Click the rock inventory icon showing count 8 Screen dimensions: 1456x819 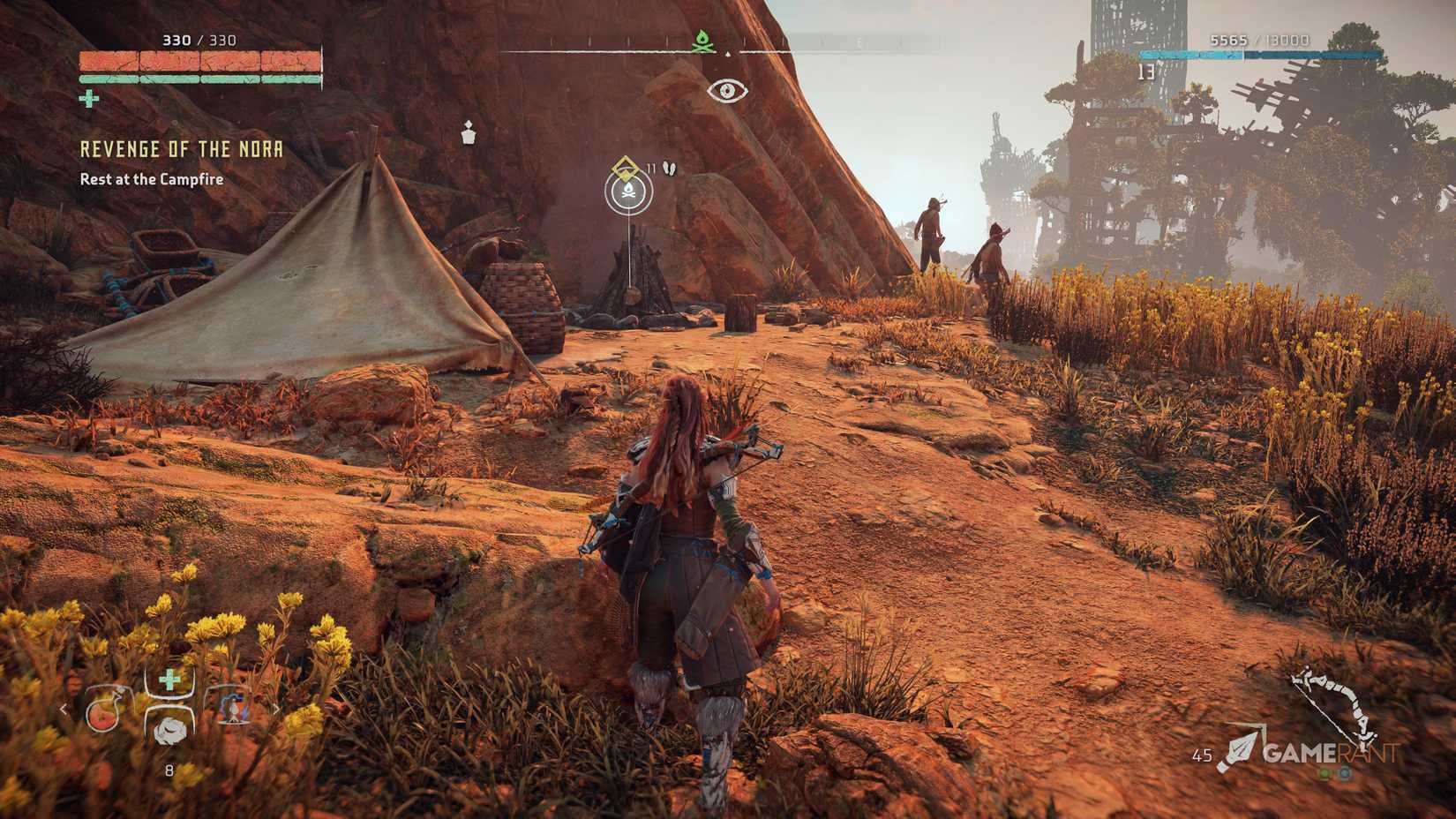171,732
